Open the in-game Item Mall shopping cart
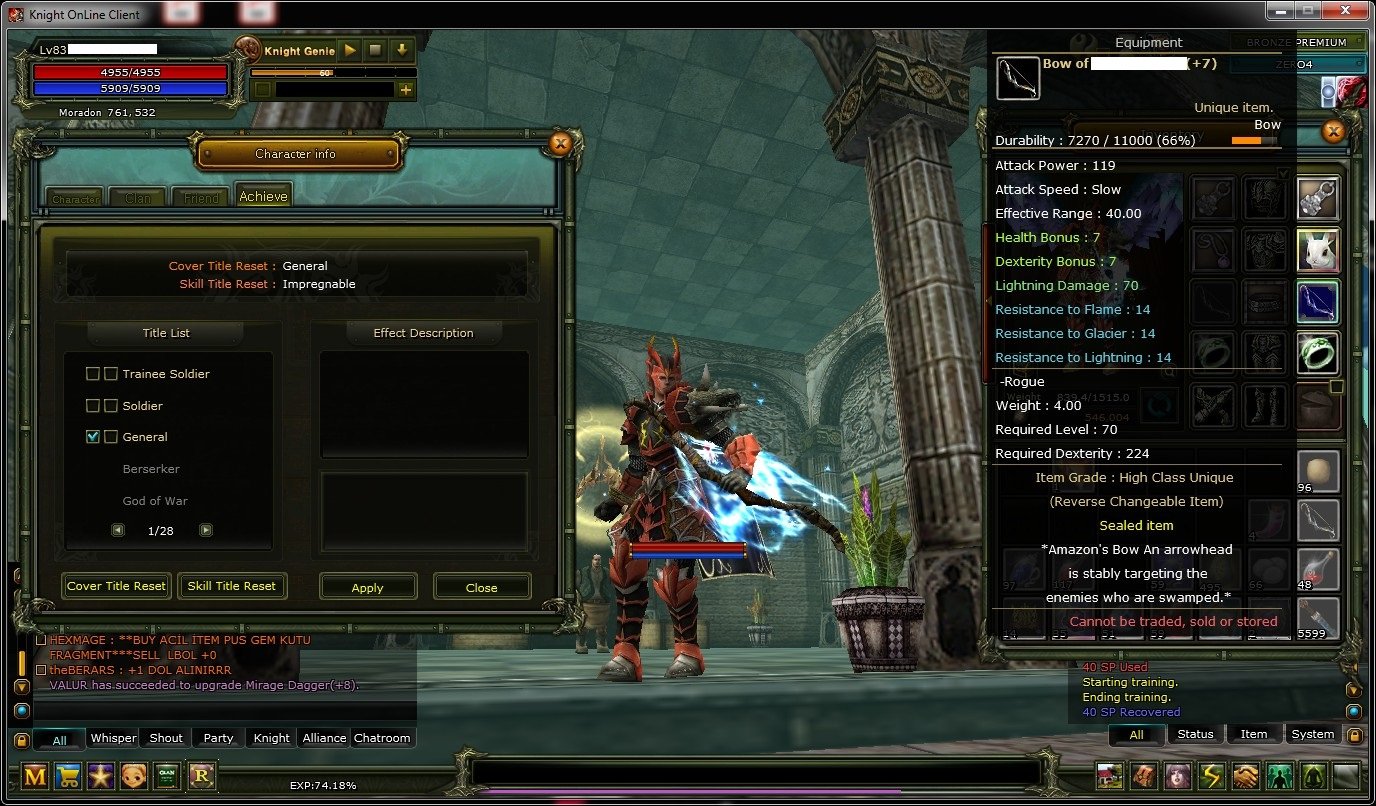This screenshot has width=1376, height=806. click(66, 776)
